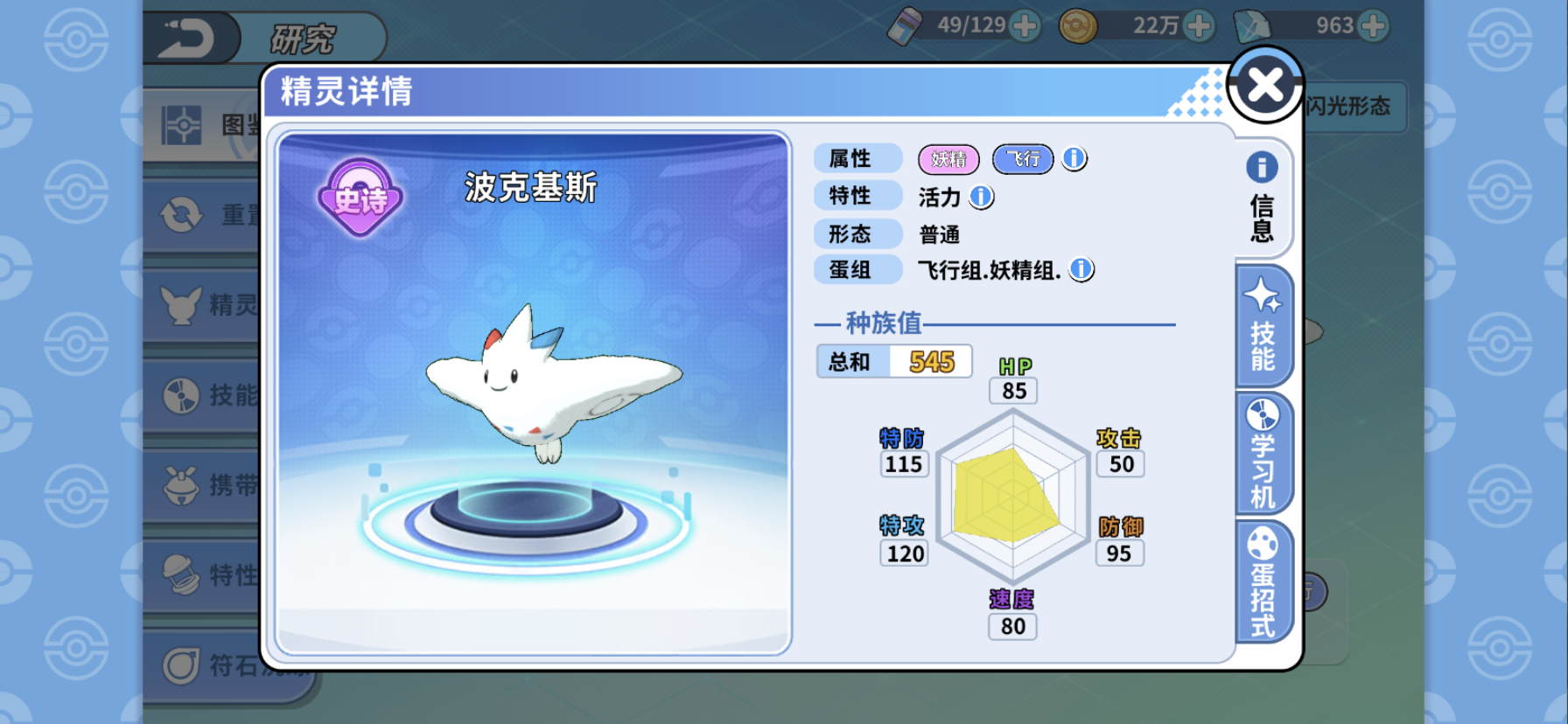Switch to the 学习机 tab

coord(1263,453)
